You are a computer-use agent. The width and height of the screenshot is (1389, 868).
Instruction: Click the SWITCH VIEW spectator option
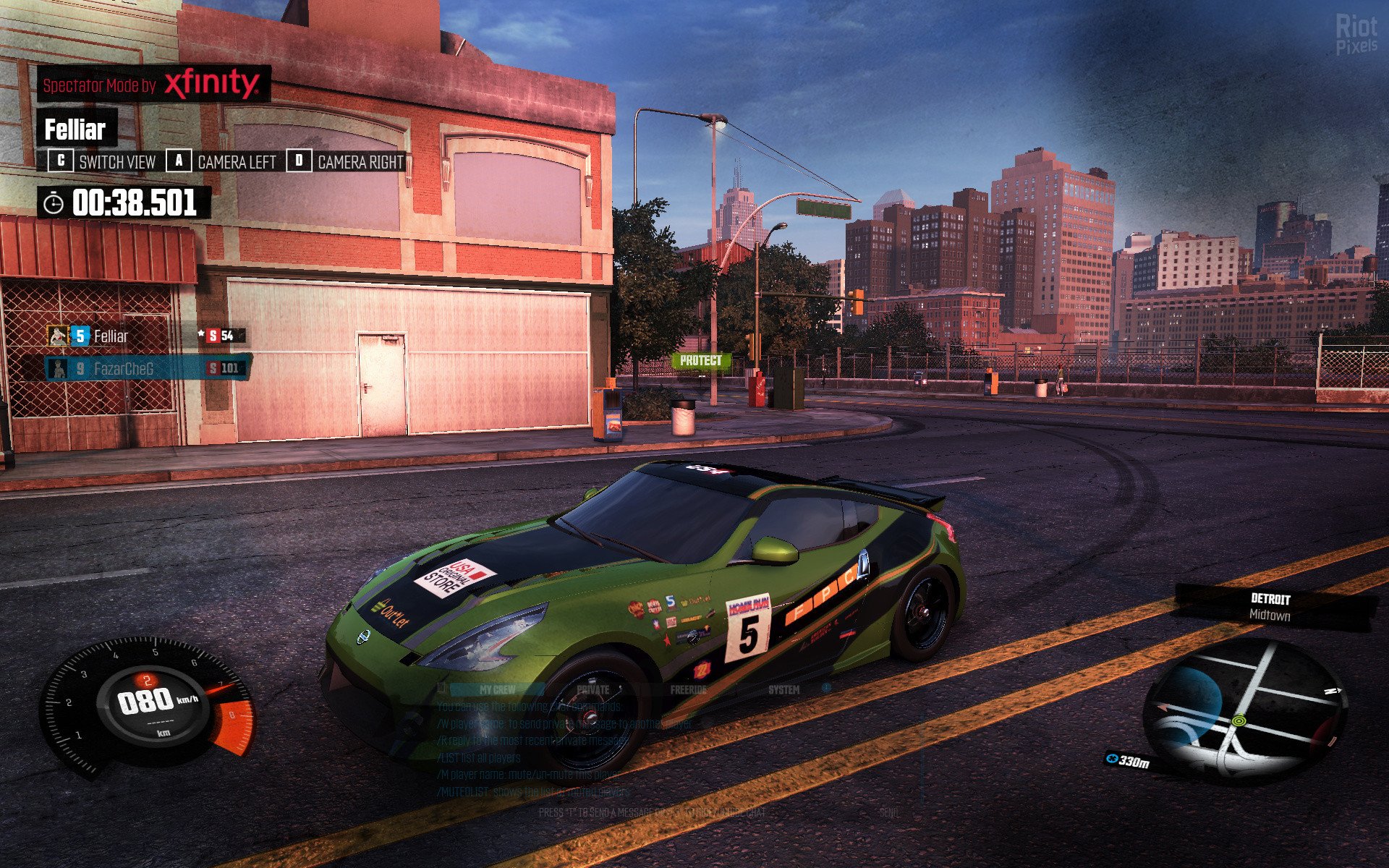tap(103, 162)
